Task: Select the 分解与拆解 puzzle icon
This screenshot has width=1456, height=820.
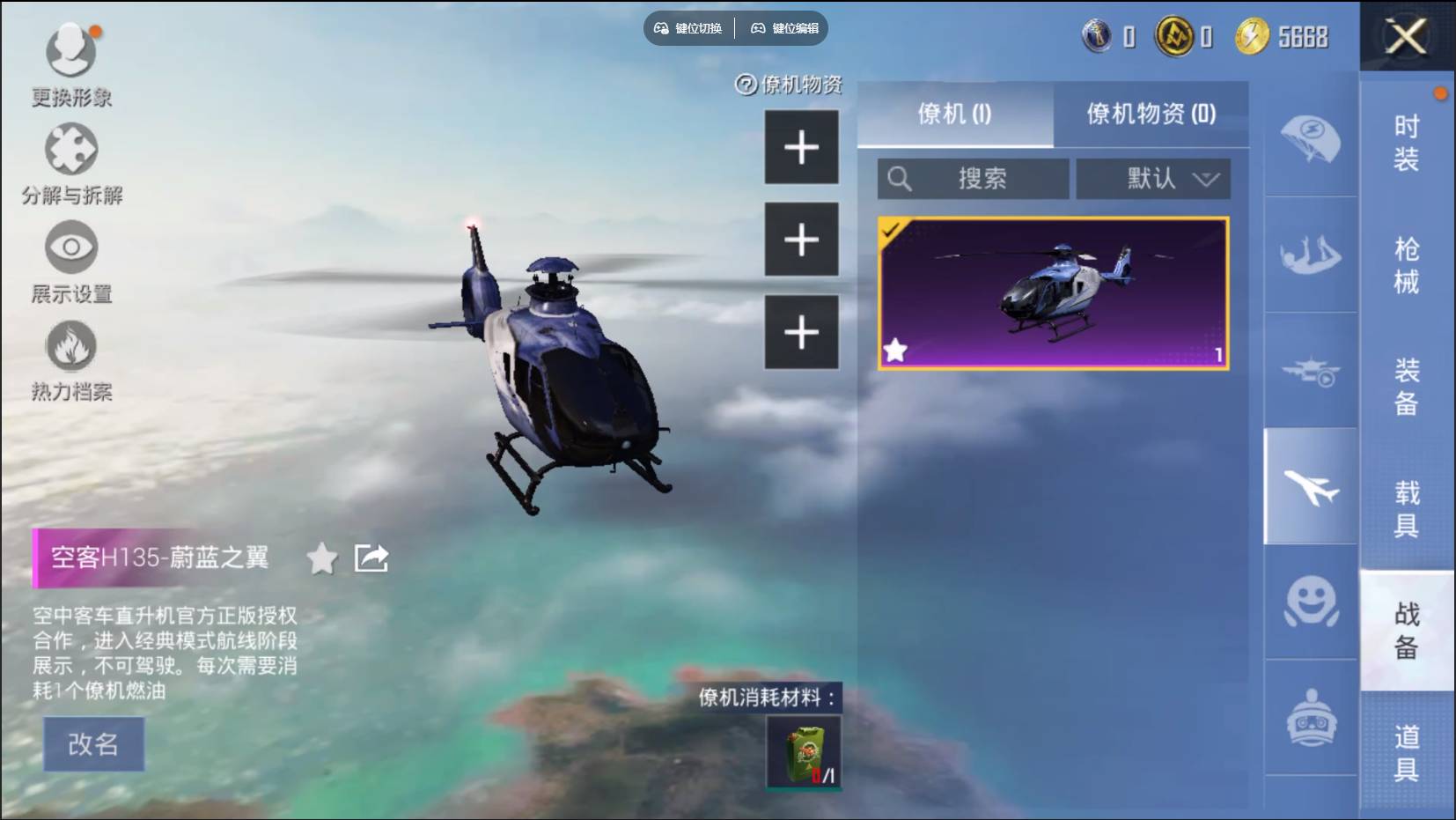Action: 70,150
